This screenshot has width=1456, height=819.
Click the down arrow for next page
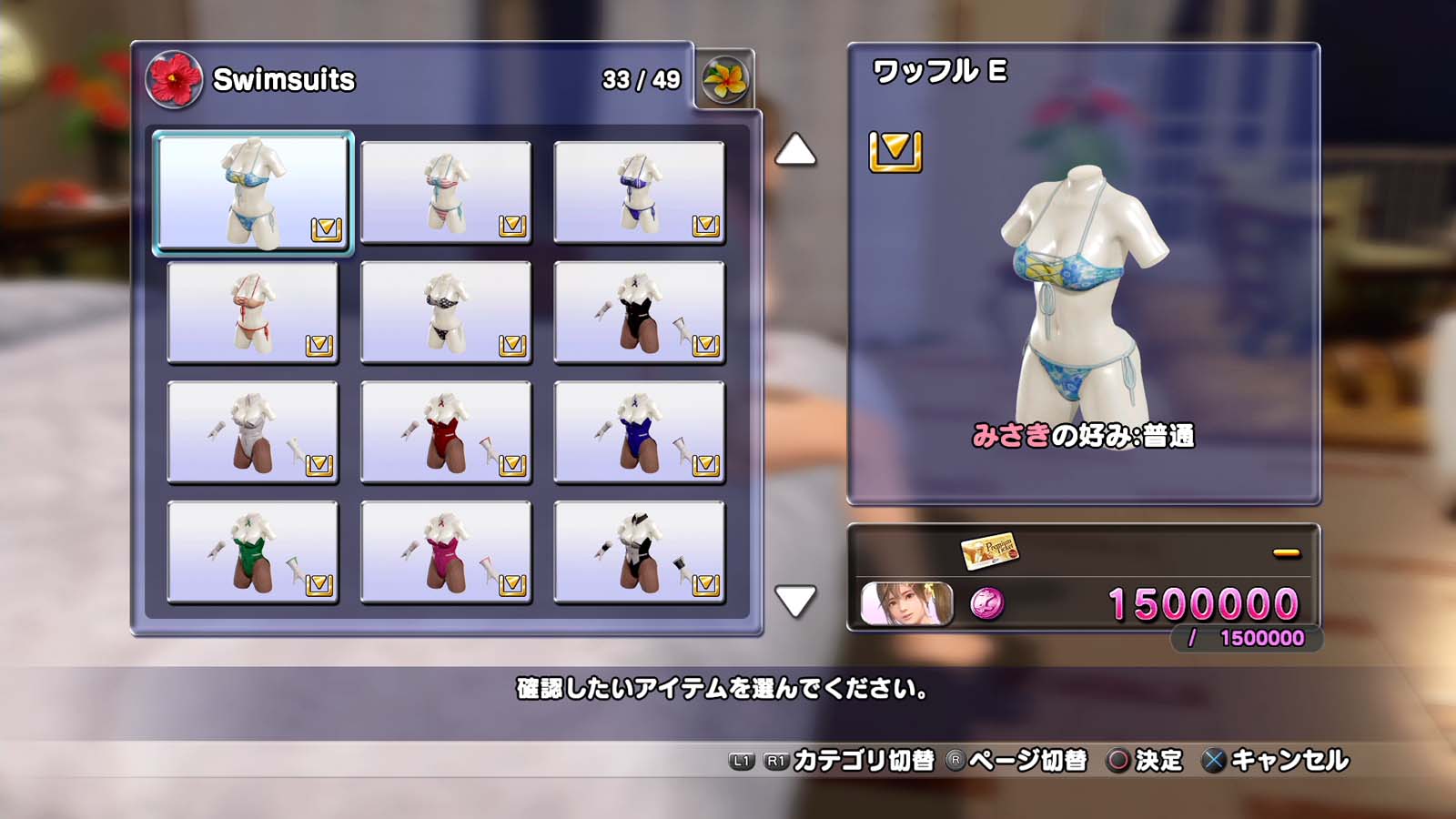click(795, 602)
